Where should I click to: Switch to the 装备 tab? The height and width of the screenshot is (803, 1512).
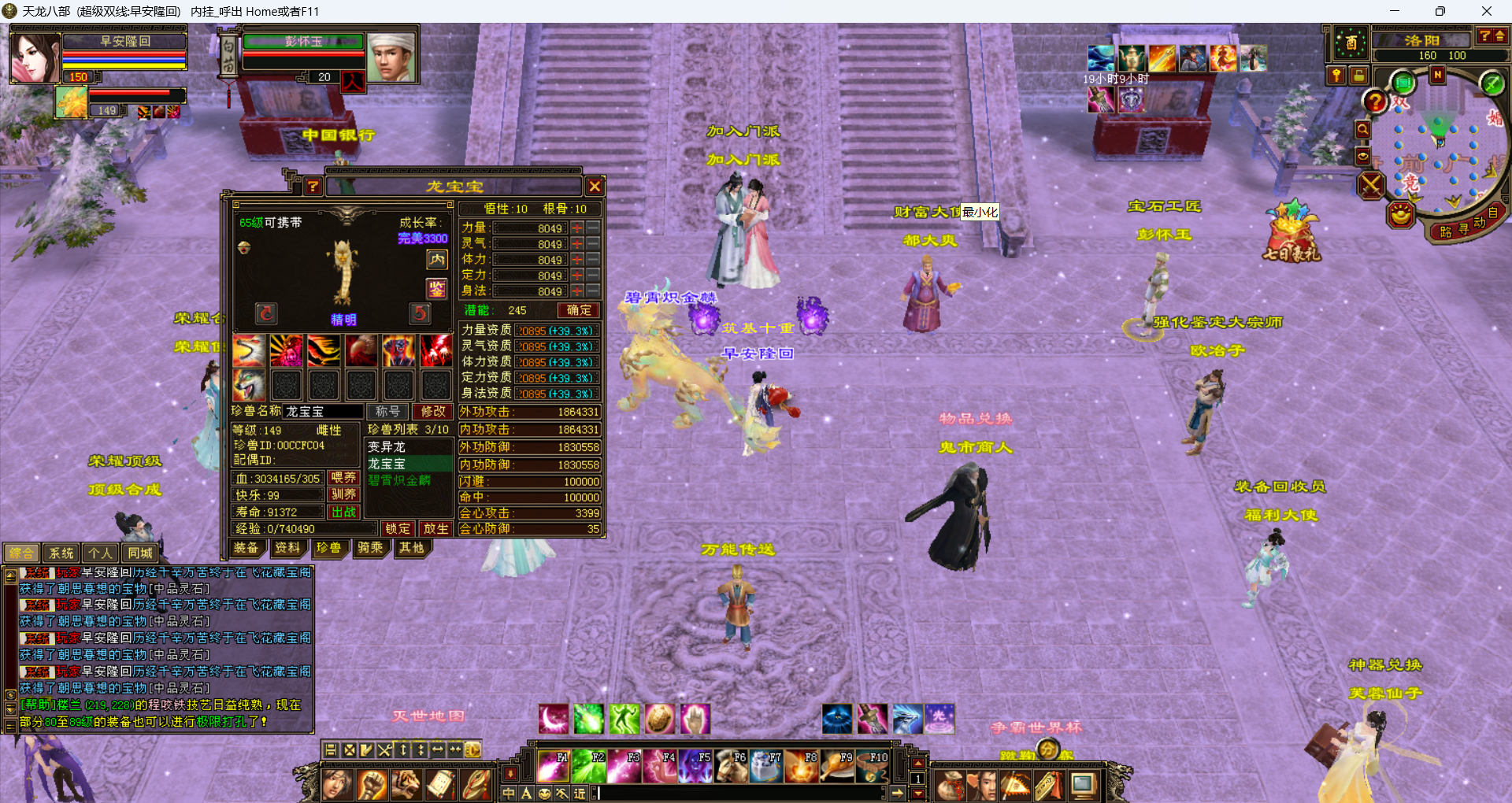pos(246,548)
